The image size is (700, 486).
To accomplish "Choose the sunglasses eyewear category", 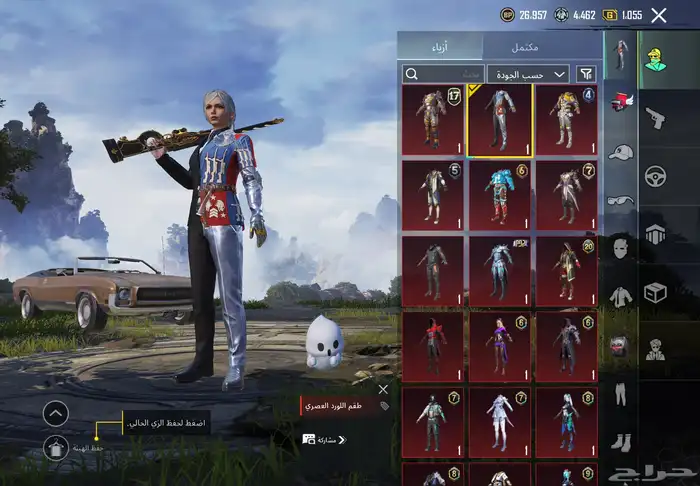I will tap(621, 200).
